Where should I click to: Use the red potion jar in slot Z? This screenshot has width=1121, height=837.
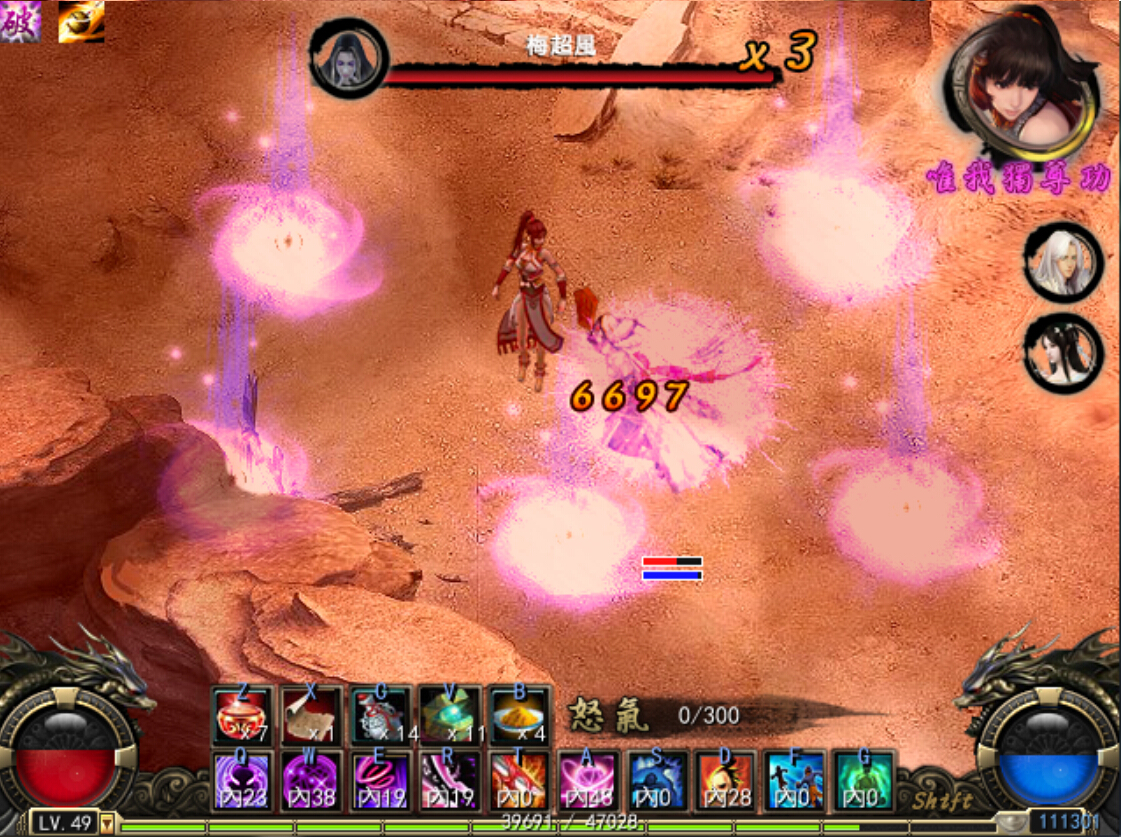(x=242, y=716)
